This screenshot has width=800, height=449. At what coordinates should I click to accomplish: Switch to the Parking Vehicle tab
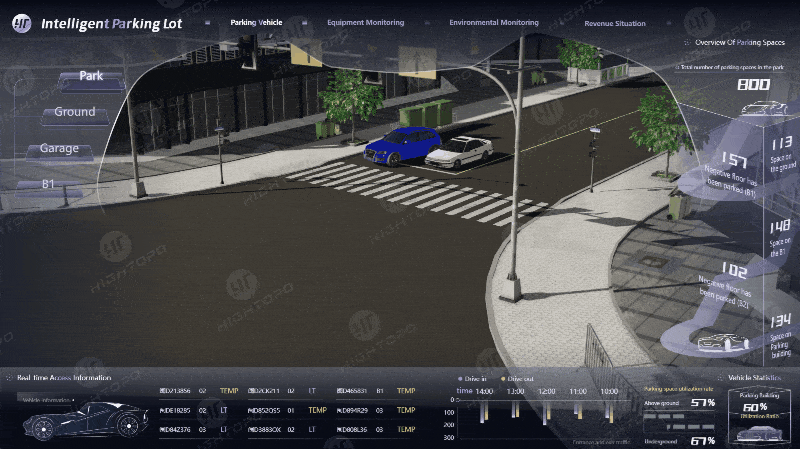coord(255,22)
